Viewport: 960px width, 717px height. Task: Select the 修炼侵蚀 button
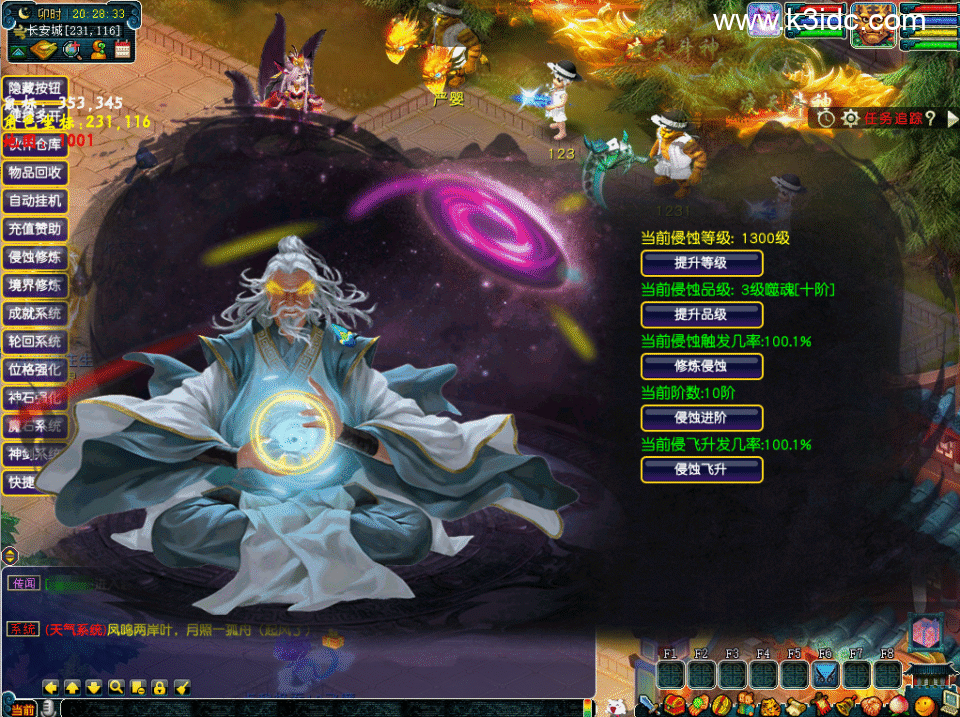701,367
